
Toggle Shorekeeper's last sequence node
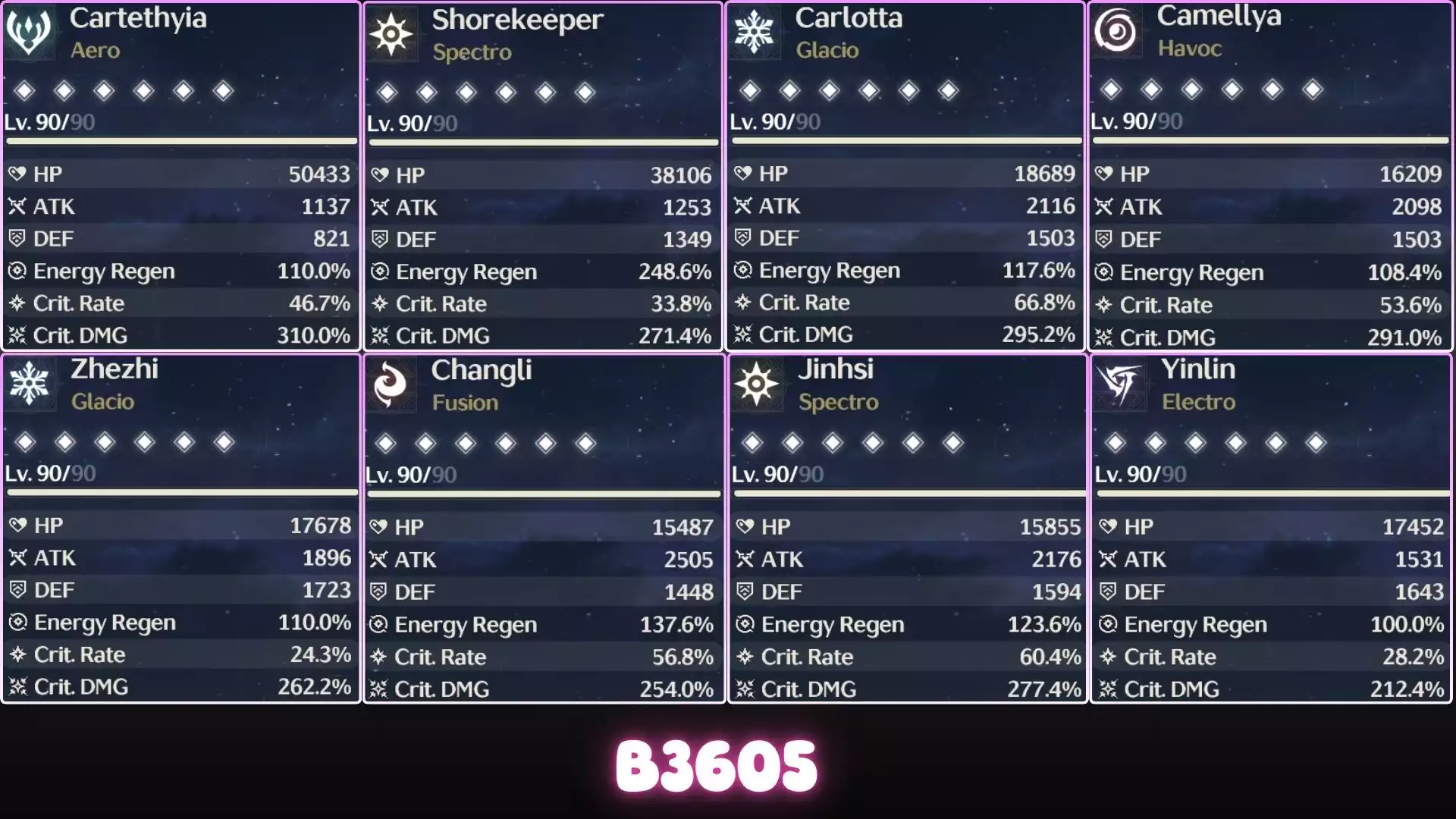pos(583,91)
